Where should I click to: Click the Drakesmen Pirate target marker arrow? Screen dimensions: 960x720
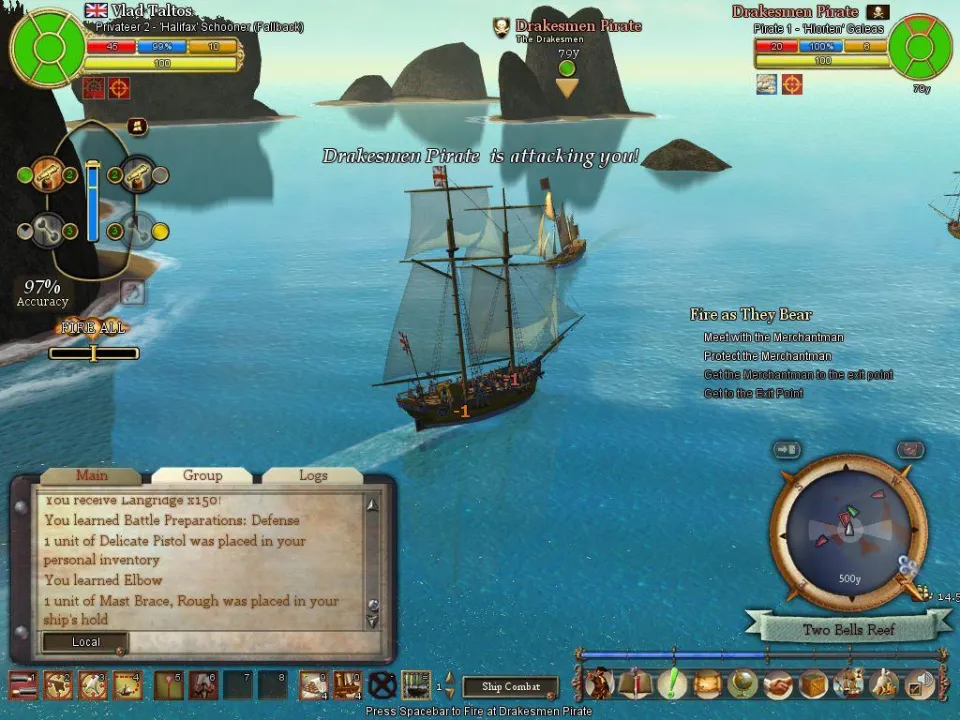567,88
